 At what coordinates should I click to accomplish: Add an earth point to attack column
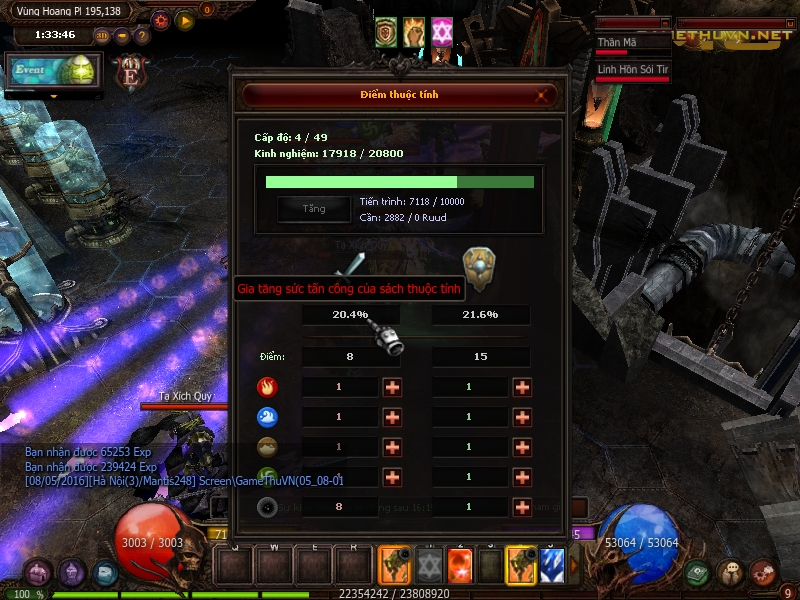pos(392,447)
